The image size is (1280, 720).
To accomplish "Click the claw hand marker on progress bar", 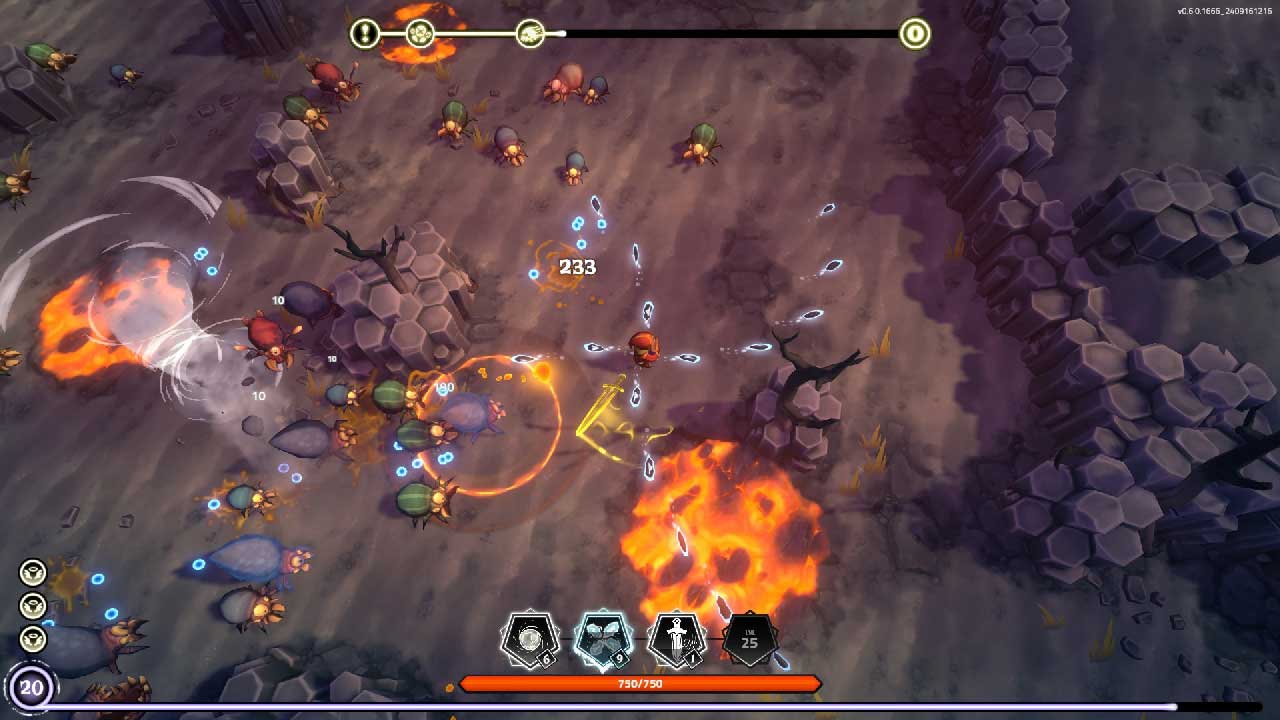I will [530, 34].
